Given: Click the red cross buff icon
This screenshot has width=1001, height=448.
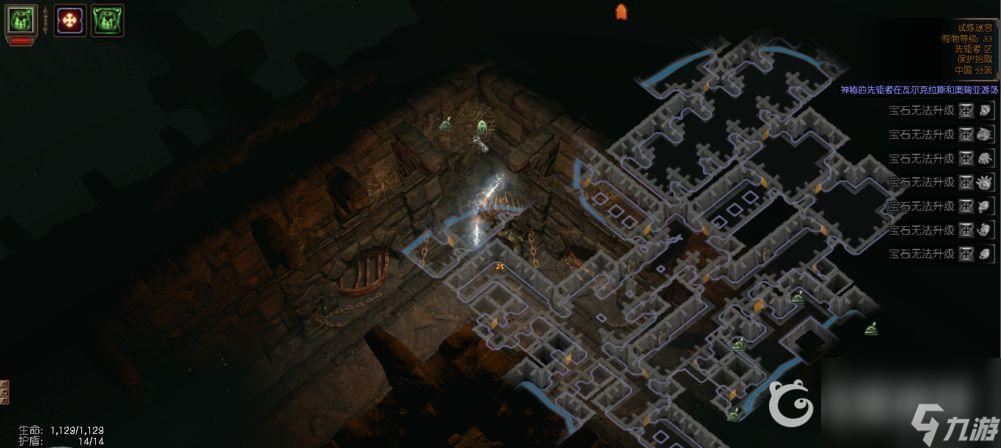Looking at the screenshot, I should 70,19.
